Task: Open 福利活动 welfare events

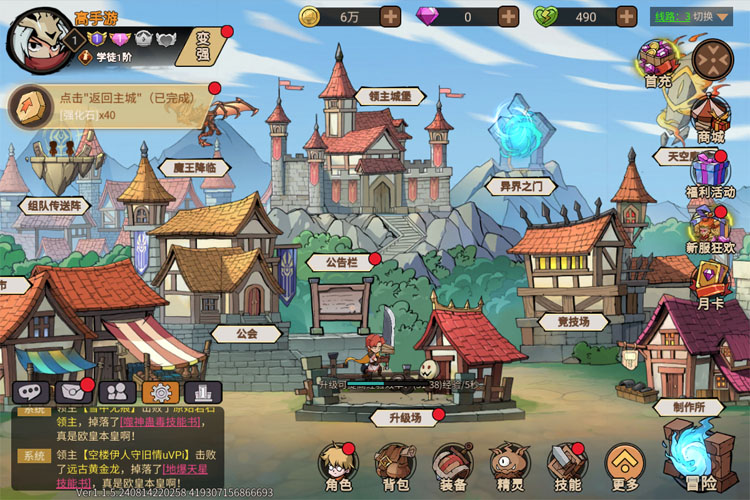Action: tap(710, 172)
